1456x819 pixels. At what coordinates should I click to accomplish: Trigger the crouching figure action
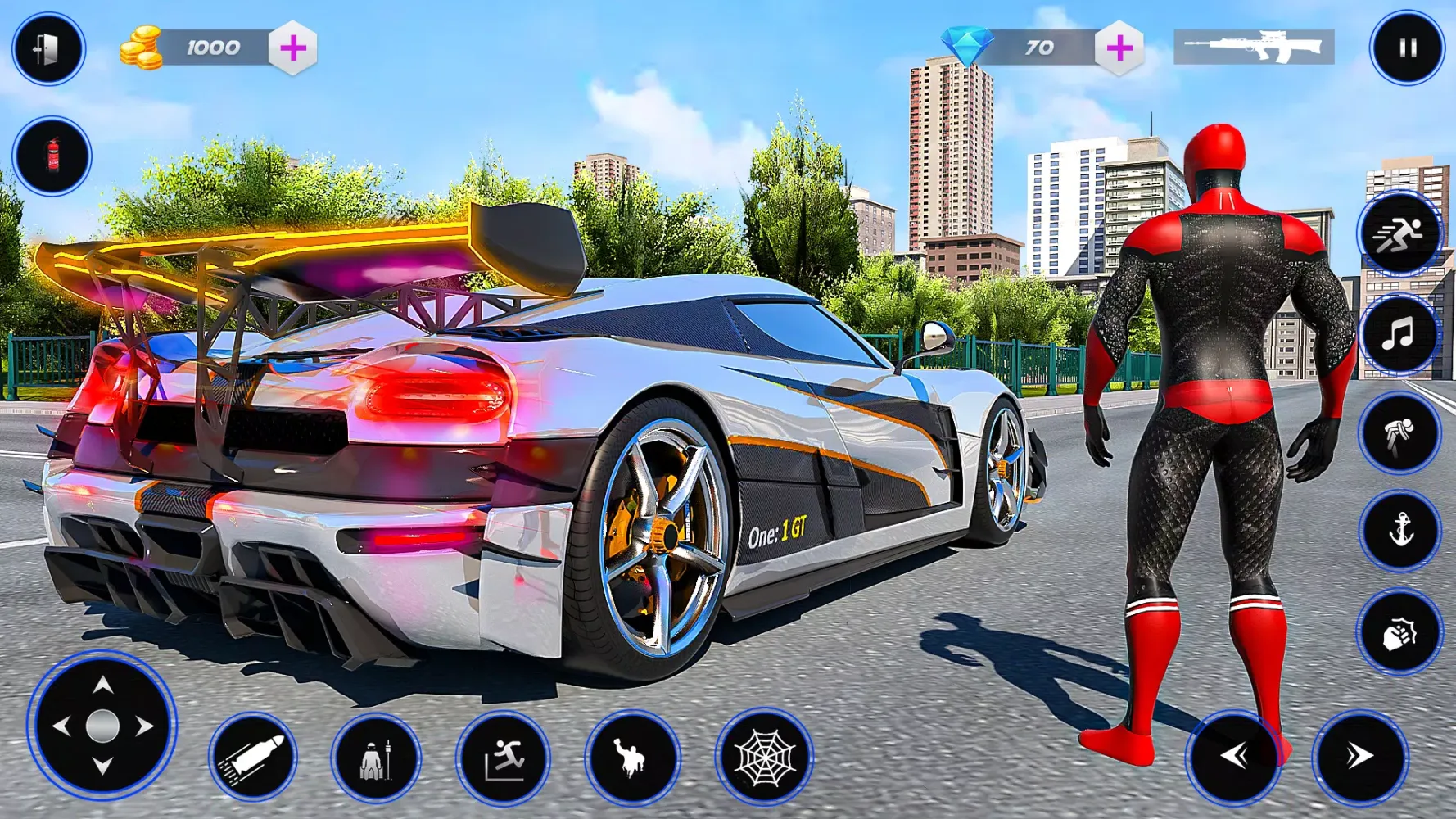point(1399,433)
